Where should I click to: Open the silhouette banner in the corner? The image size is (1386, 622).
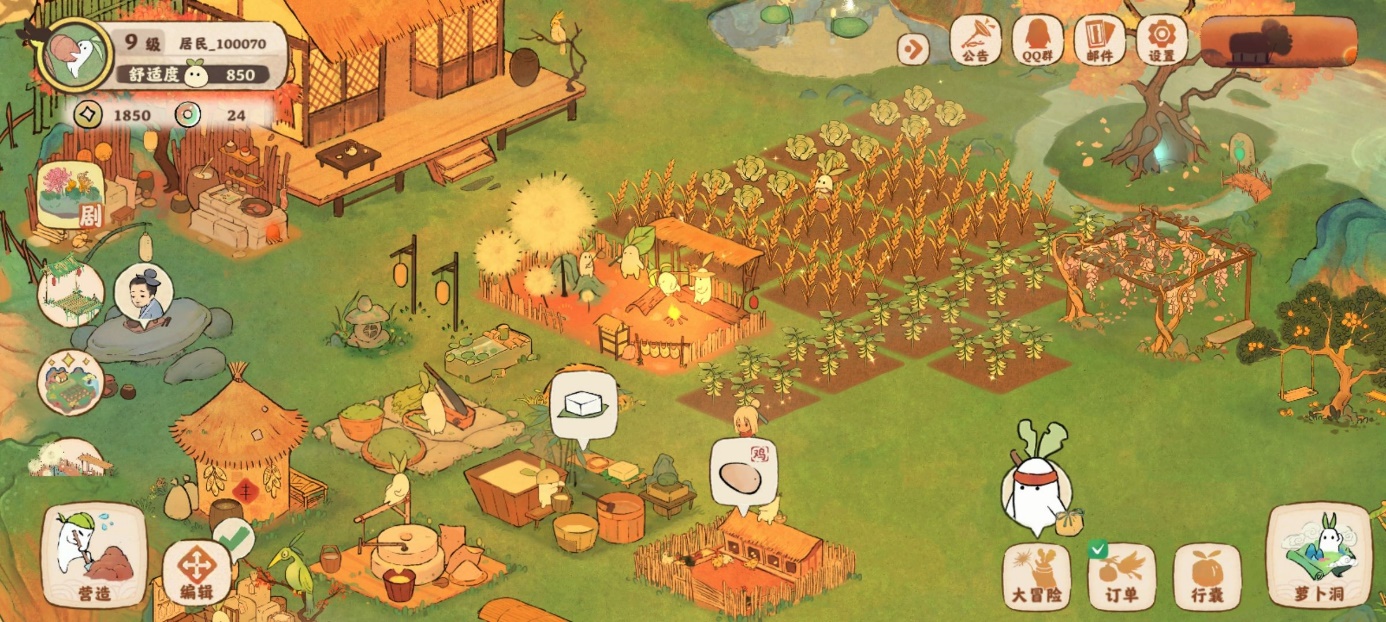(1279, 42)
